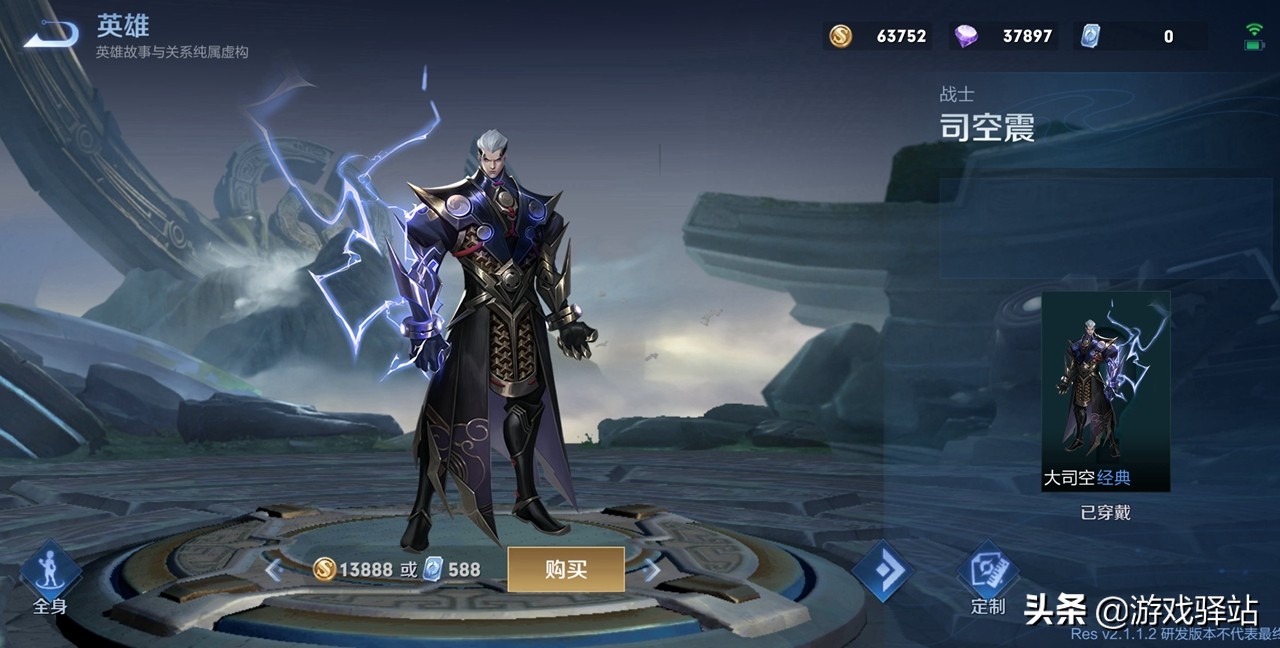Viewport: 1280px width, 648px height.
Task: Select the 大司空经典 skin thumbnail
Action: pos(1105,391)
